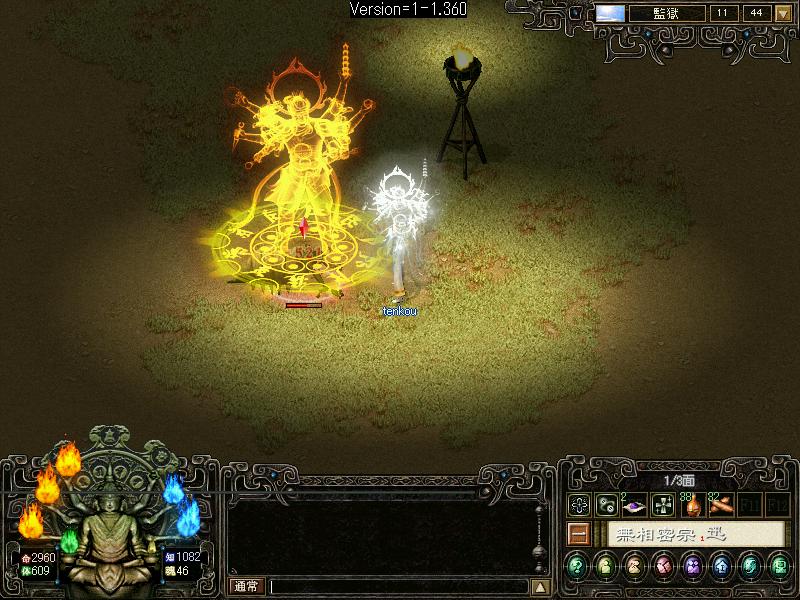Use the orange gourd potion slot
This screenshot has width=800, height=600.
point(691,505)
